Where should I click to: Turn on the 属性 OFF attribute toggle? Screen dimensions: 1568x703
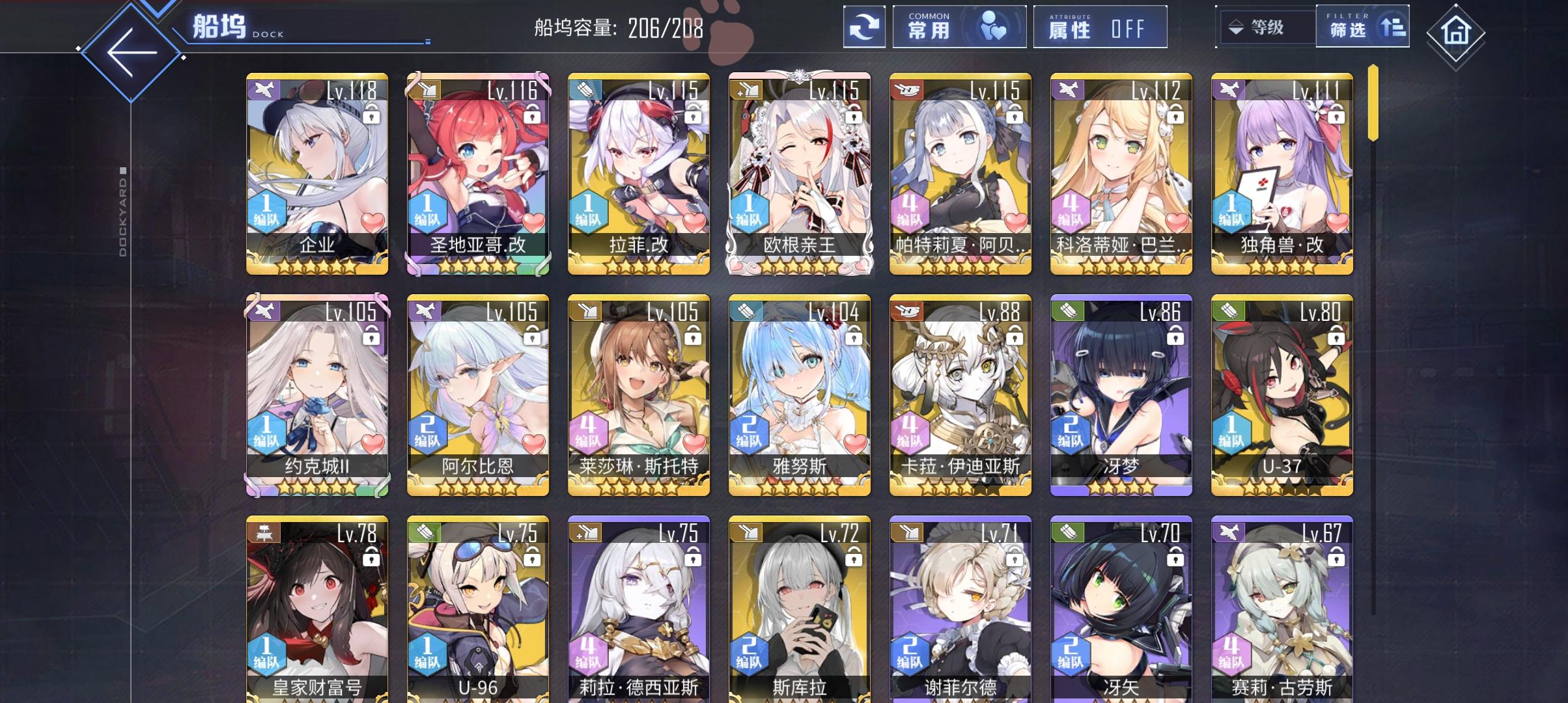(x=1100, y=27)
